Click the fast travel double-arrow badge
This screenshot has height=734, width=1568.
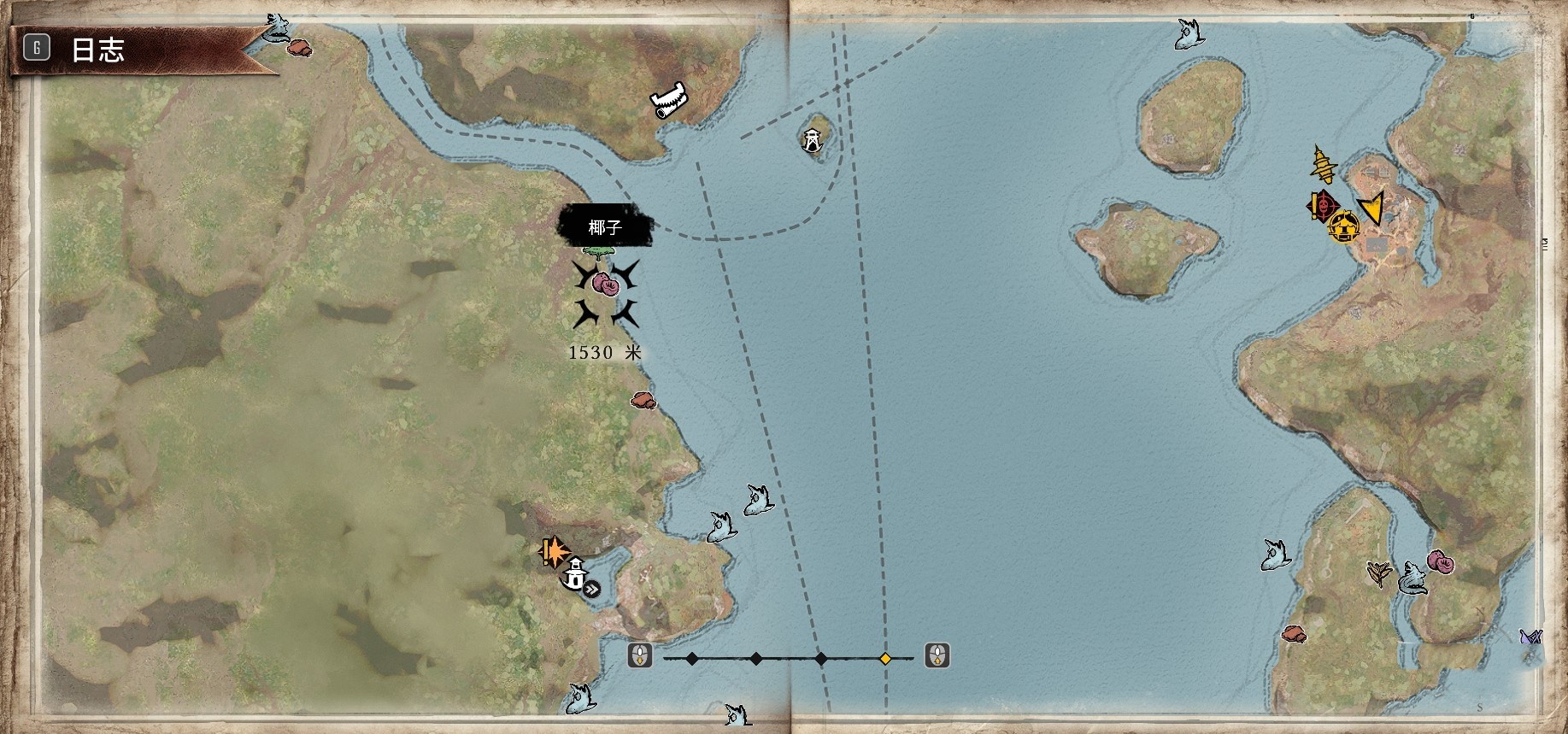pos(591,588)
